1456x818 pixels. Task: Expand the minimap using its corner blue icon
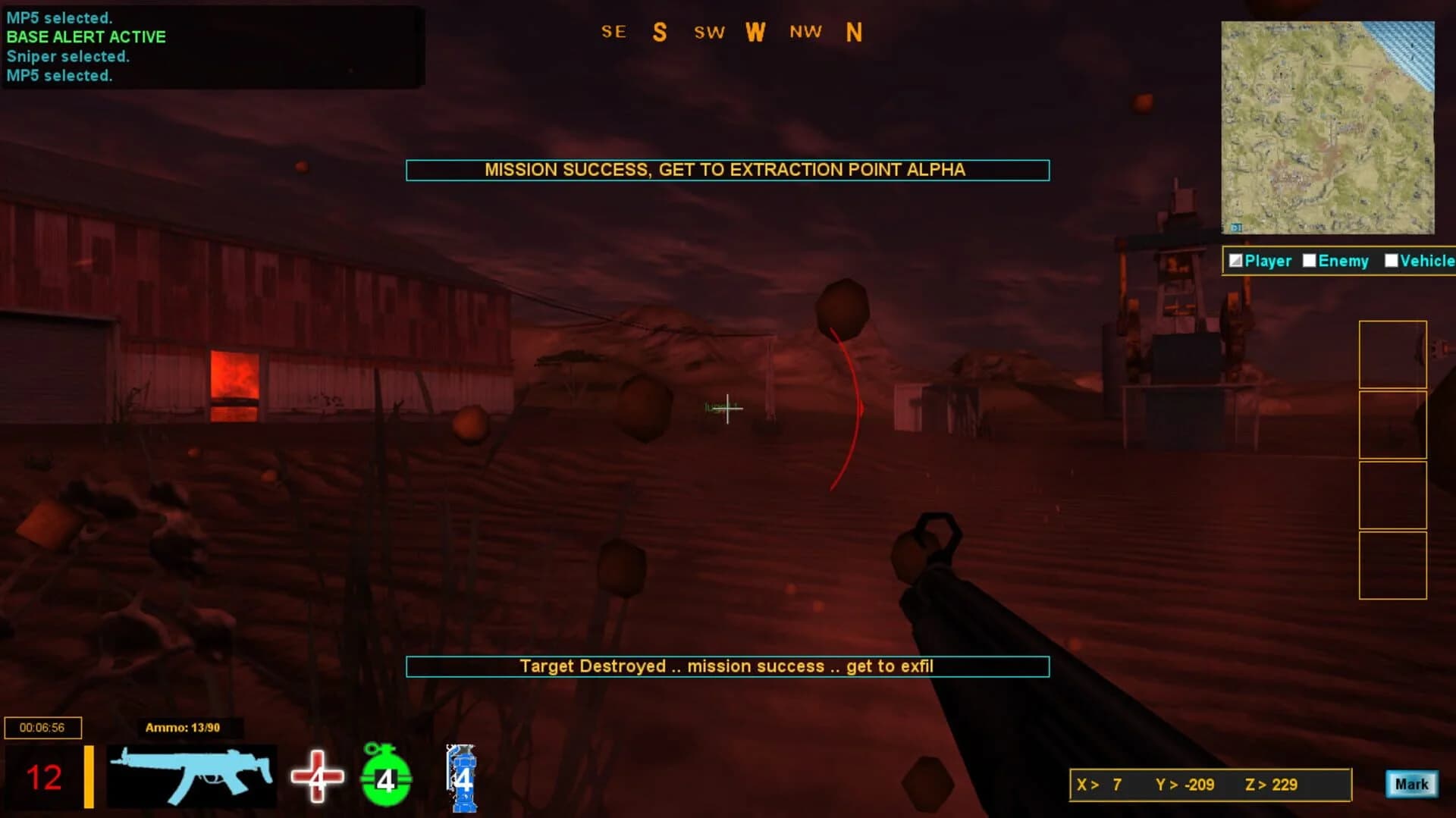1236,227
